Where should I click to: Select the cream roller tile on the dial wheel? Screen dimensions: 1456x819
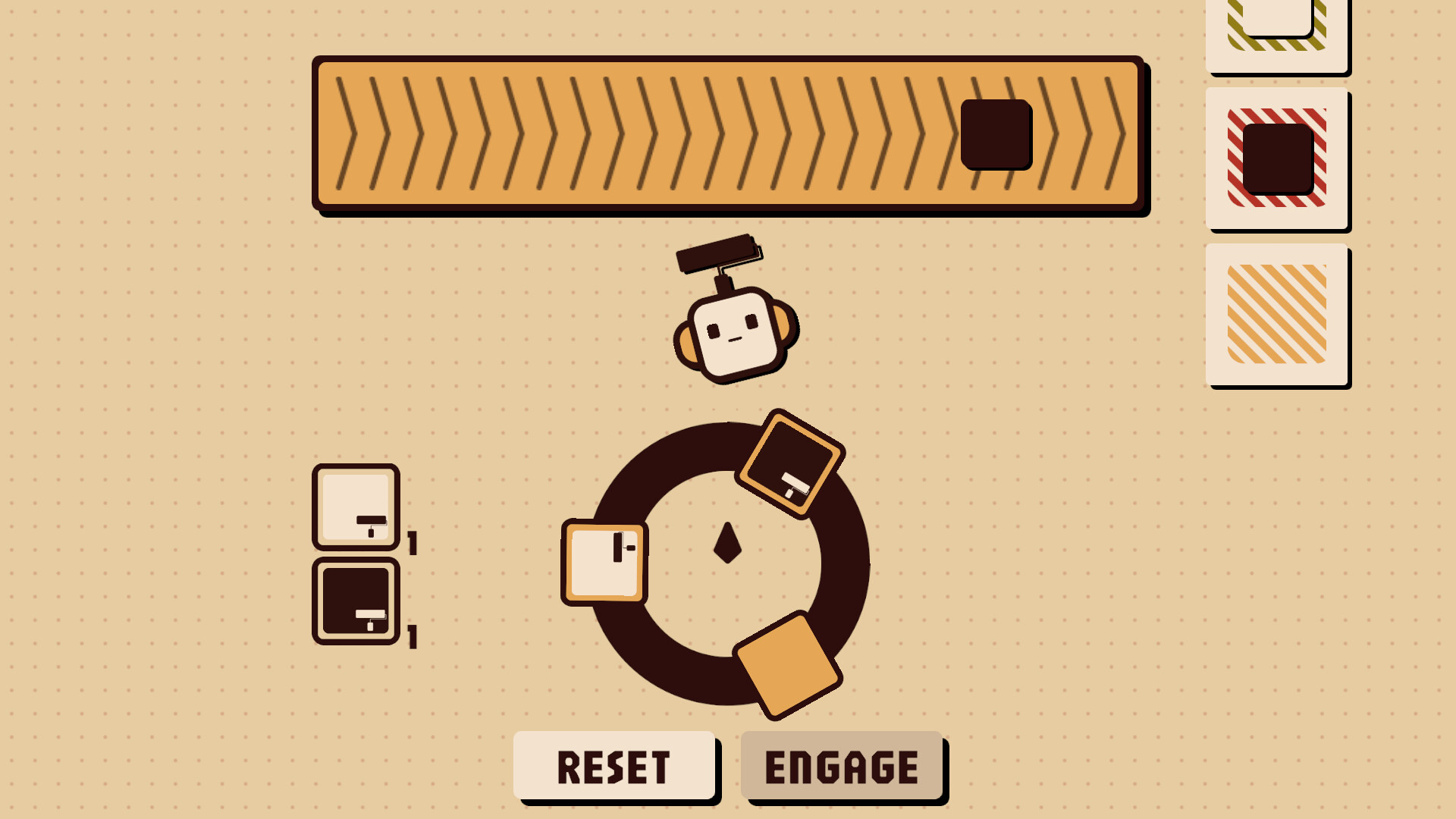(603, 561)
